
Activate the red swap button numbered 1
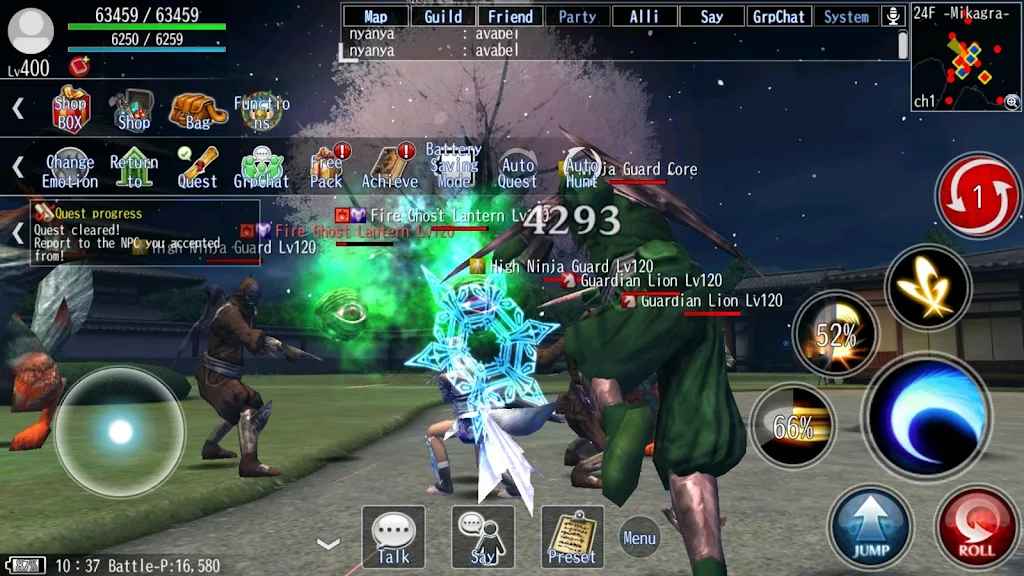977,197
